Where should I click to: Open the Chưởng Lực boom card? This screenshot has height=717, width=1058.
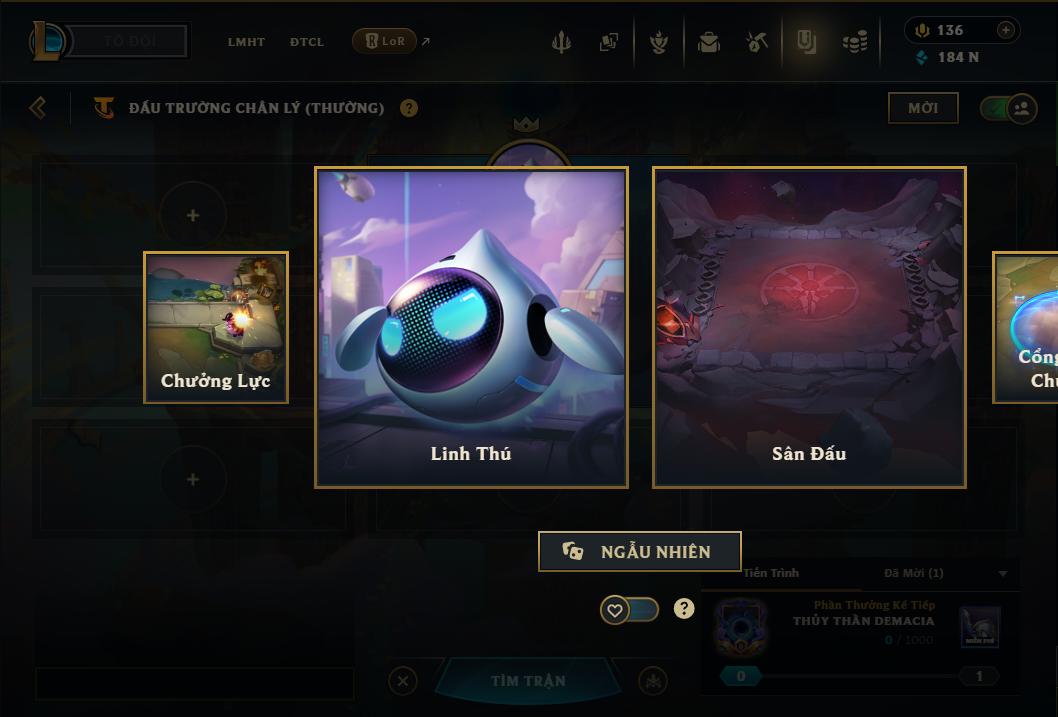(x=216, y=327)
